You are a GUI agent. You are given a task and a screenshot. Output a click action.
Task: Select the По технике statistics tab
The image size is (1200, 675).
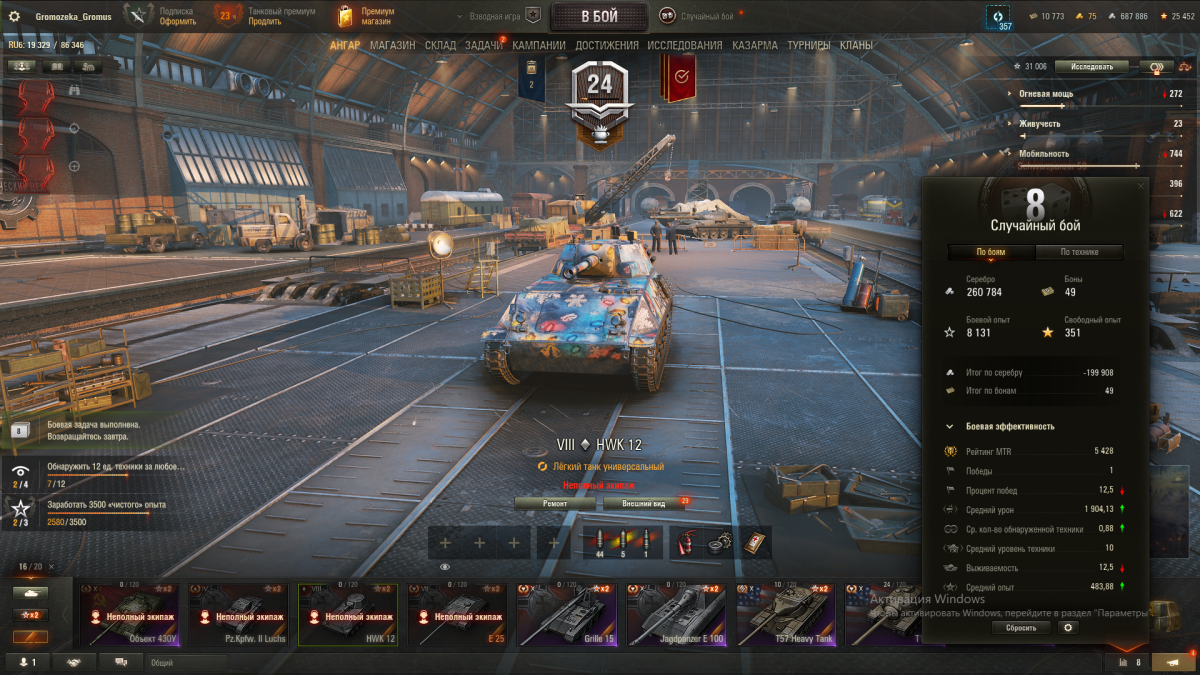point(1079,252)
